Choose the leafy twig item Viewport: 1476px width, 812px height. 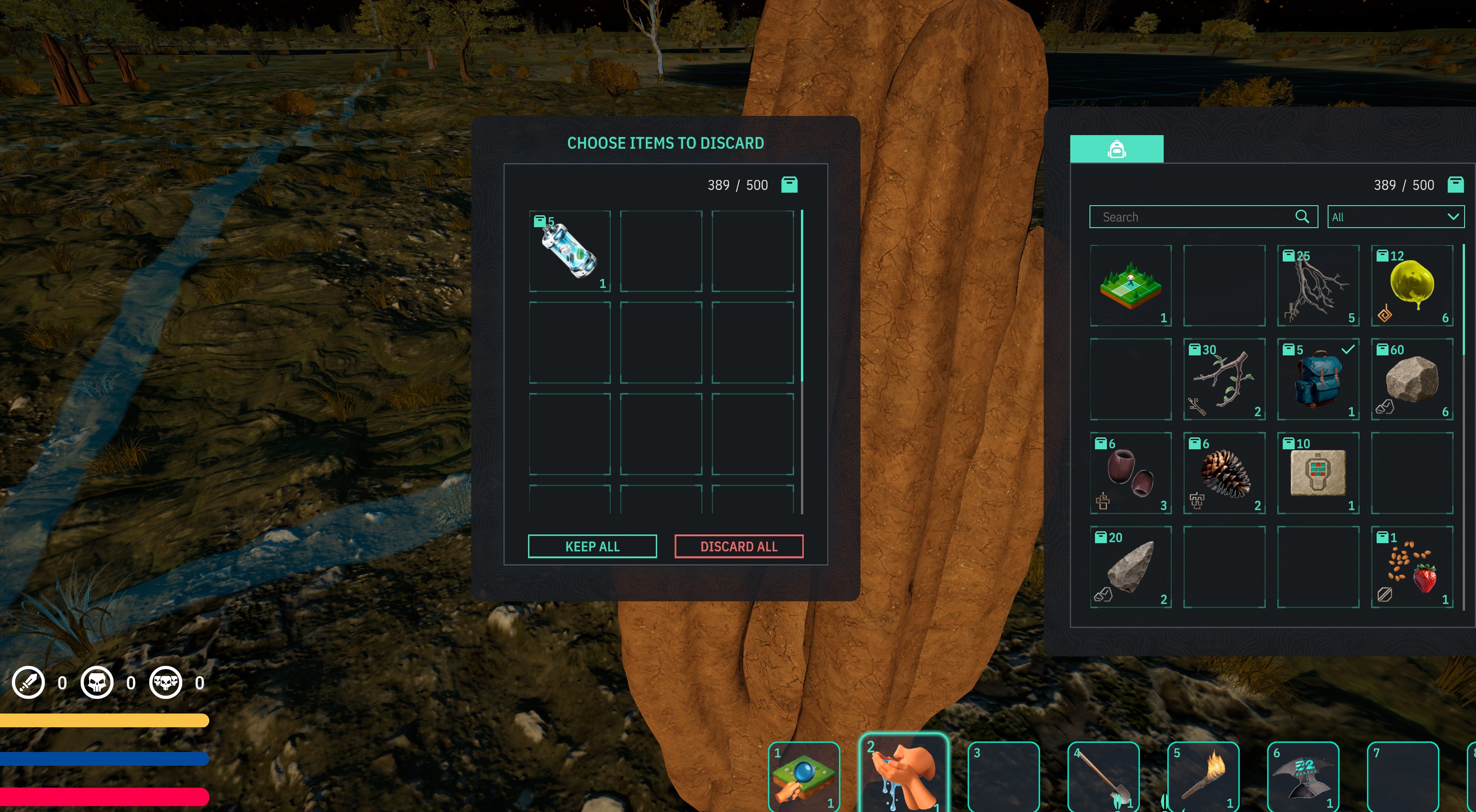(x=1225, y=379)
